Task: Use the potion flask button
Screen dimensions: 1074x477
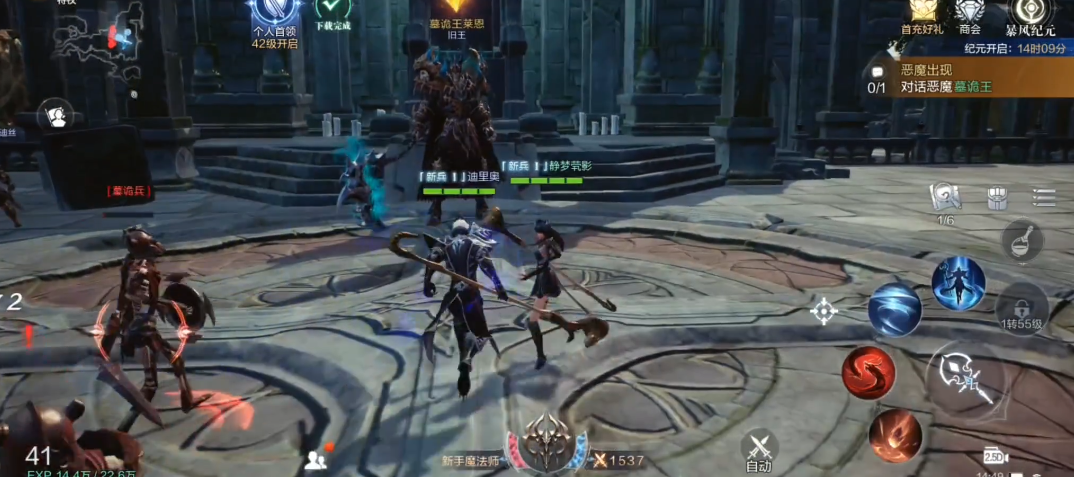Action: tap(1022, 242)
